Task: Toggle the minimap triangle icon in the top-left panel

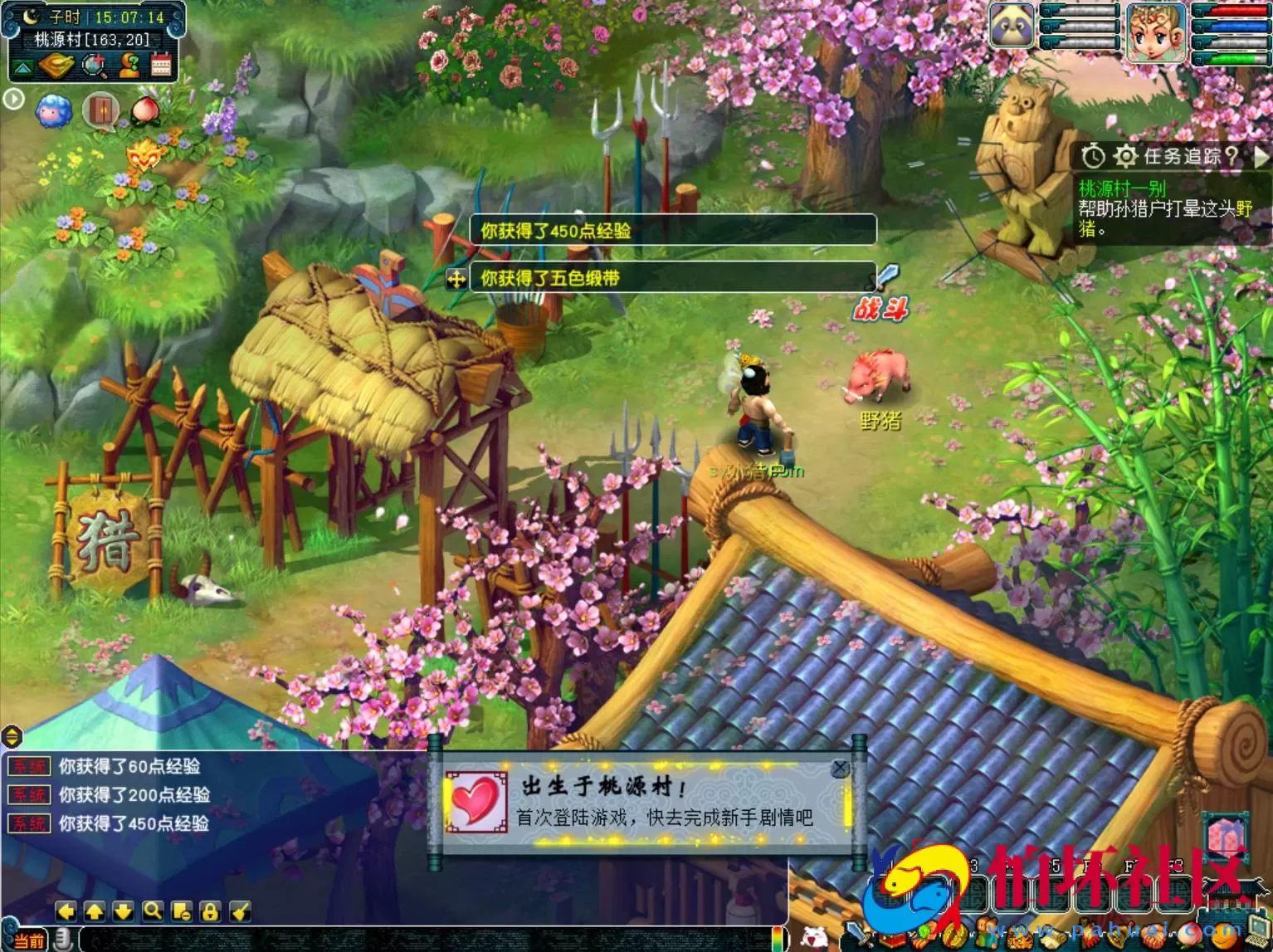Action: (22, 66)
